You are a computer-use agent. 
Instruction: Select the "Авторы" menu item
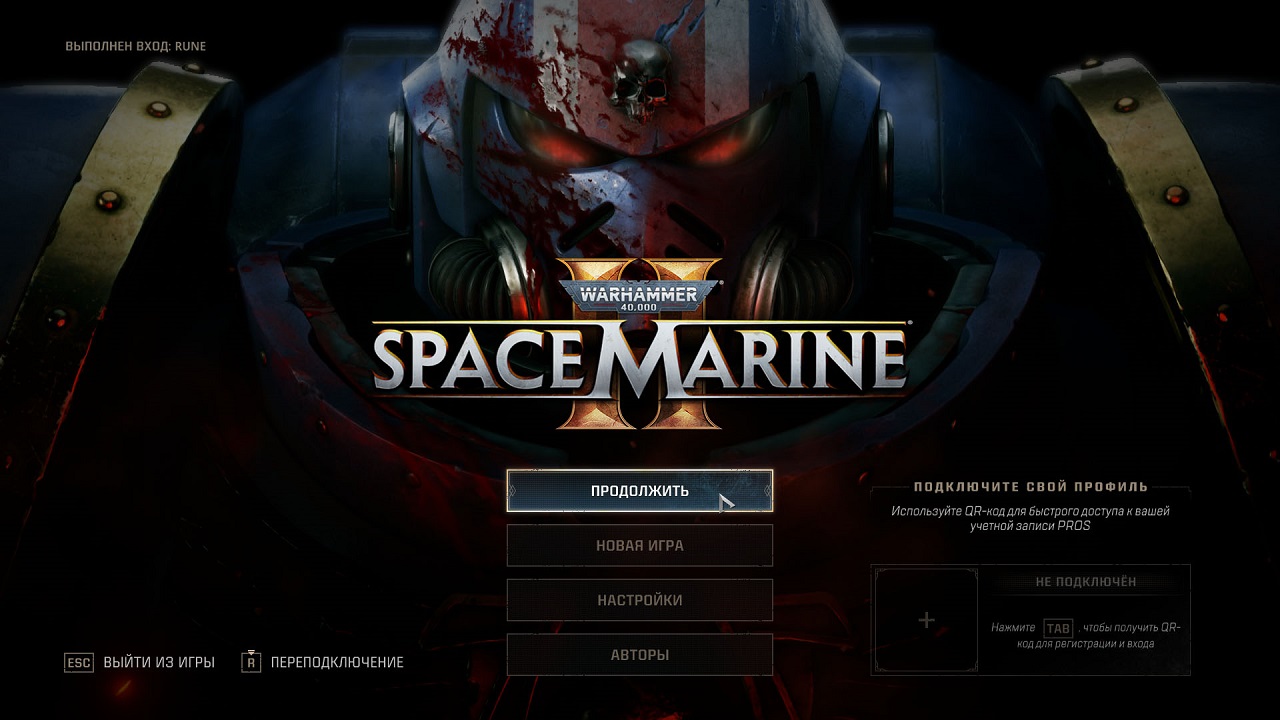[640, 654]
